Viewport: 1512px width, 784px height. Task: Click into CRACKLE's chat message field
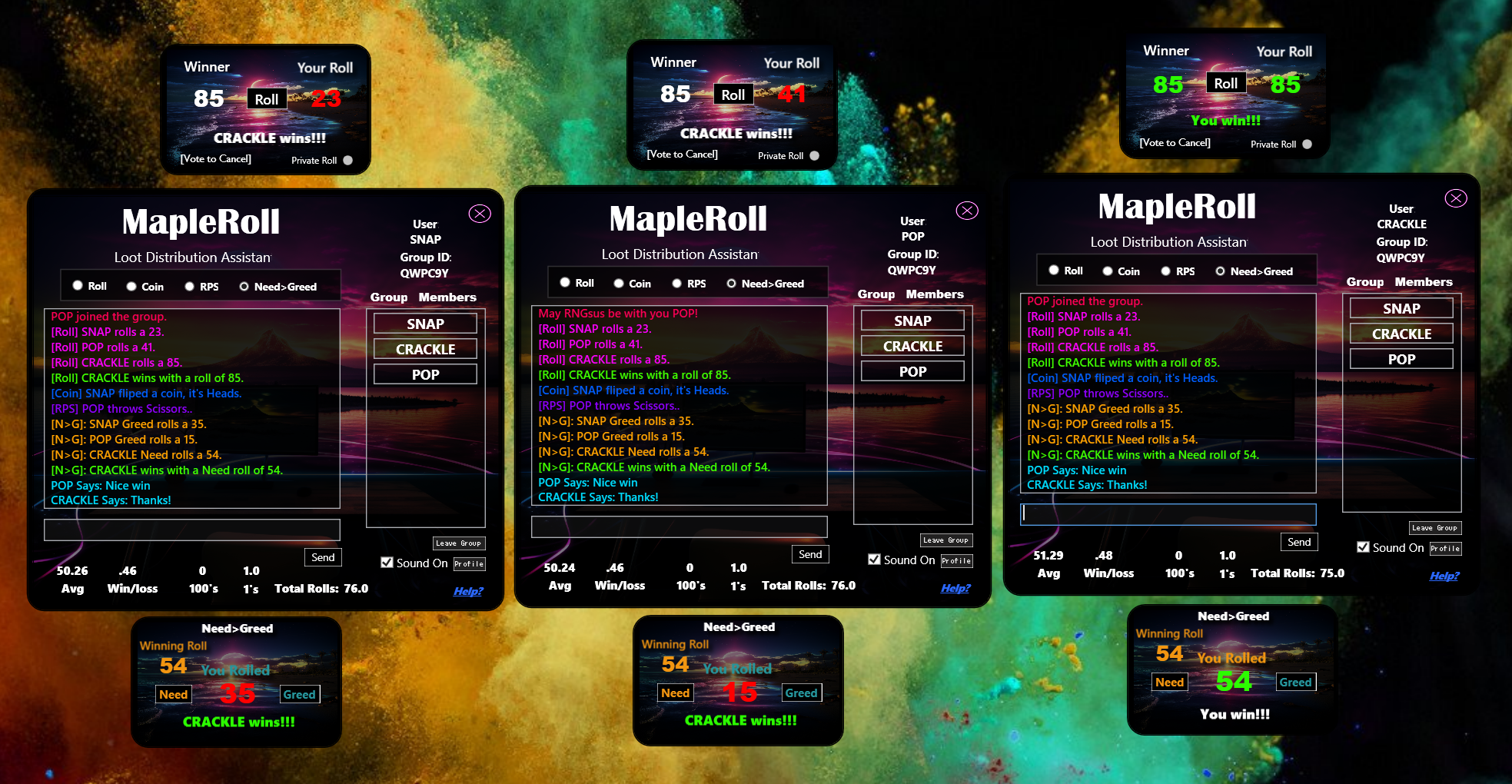[x=1167, y=513]
